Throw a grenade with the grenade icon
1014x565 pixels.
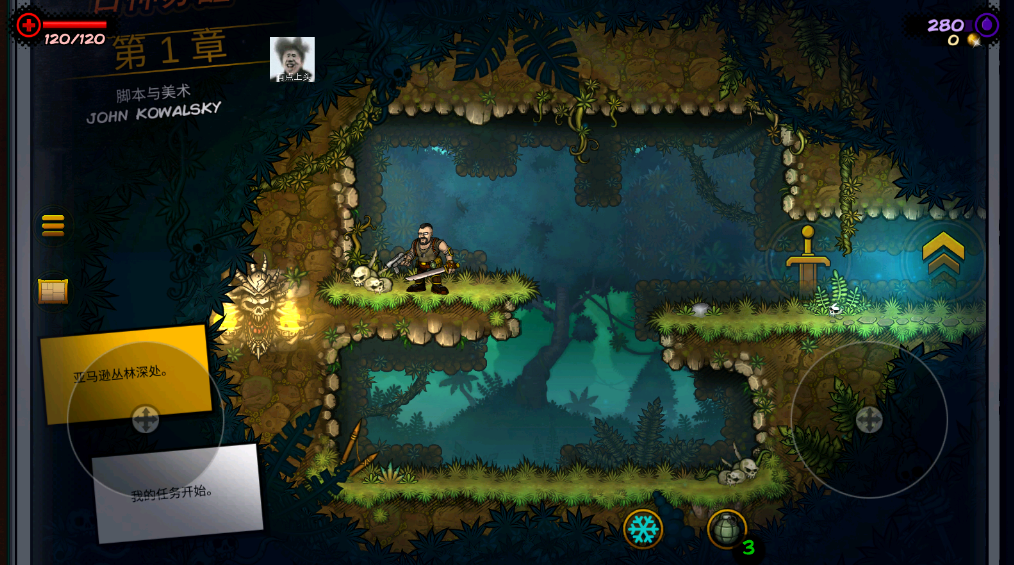point(726,528)
